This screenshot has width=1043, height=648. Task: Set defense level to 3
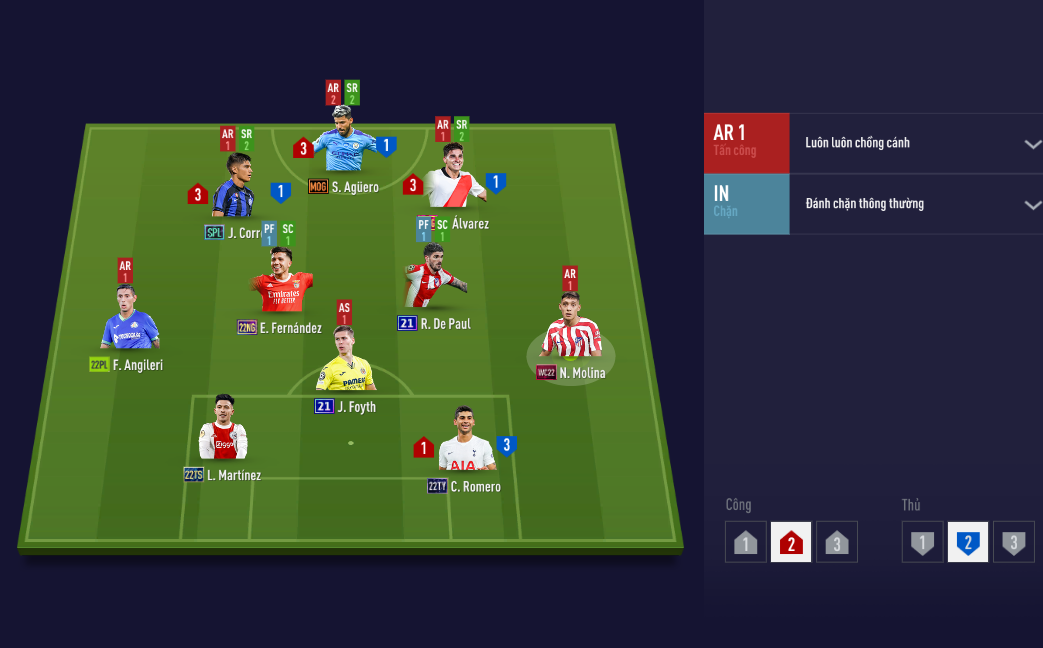point(1014,543)
